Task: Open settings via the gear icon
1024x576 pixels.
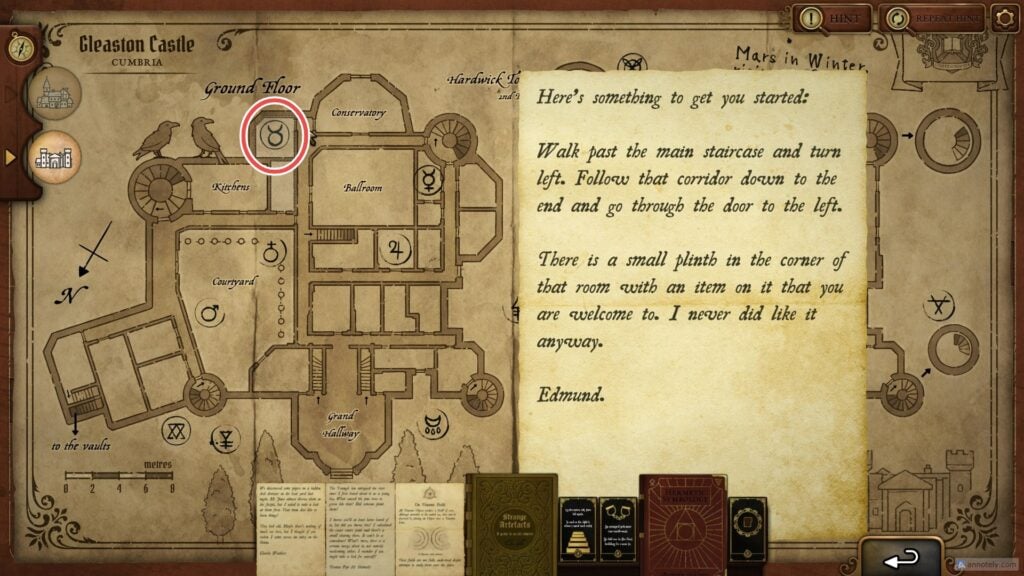Action: pos(1005,18)
